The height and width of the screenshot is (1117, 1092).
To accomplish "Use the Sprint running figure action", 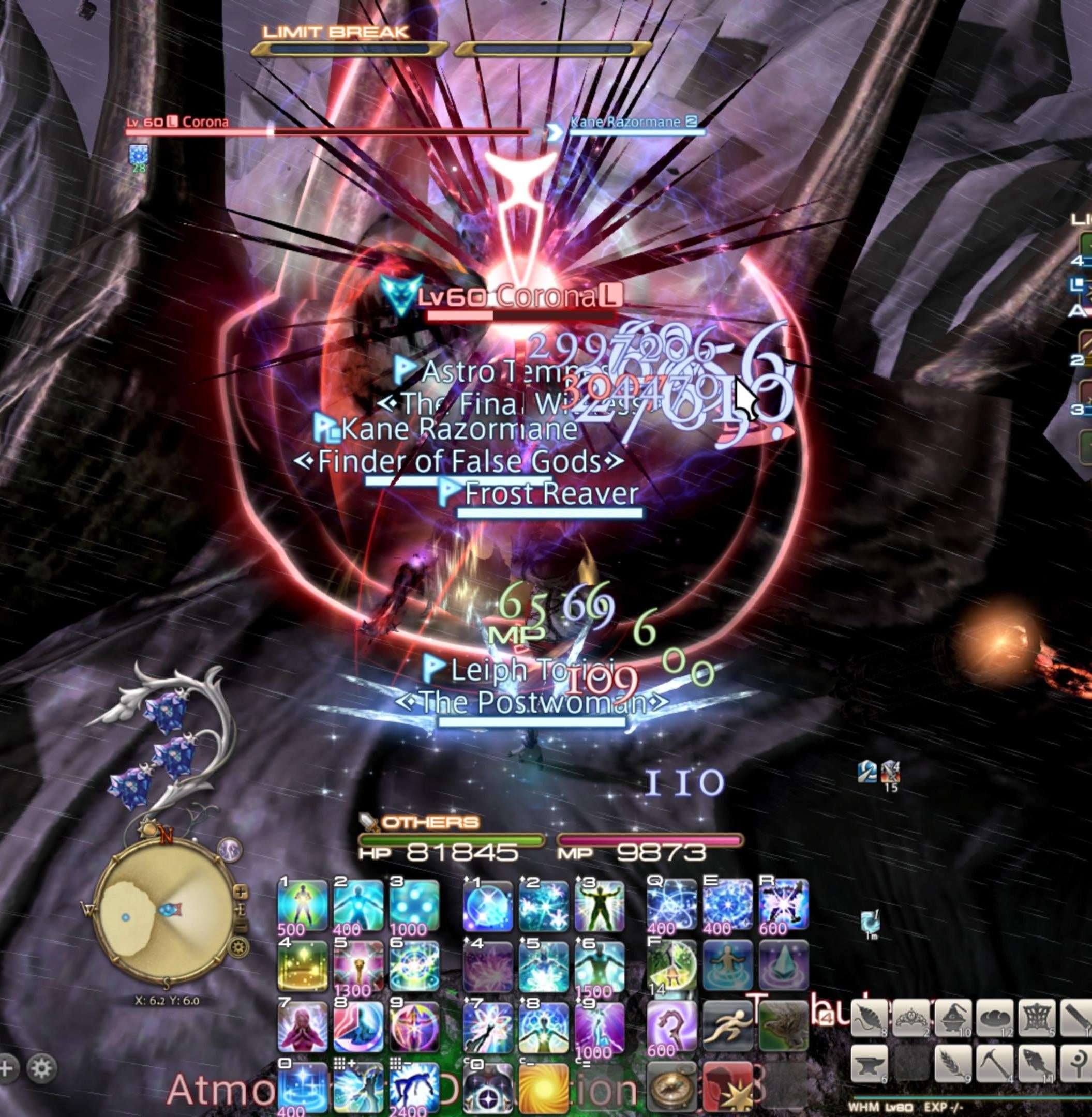I will click(x=727, y=1027).
